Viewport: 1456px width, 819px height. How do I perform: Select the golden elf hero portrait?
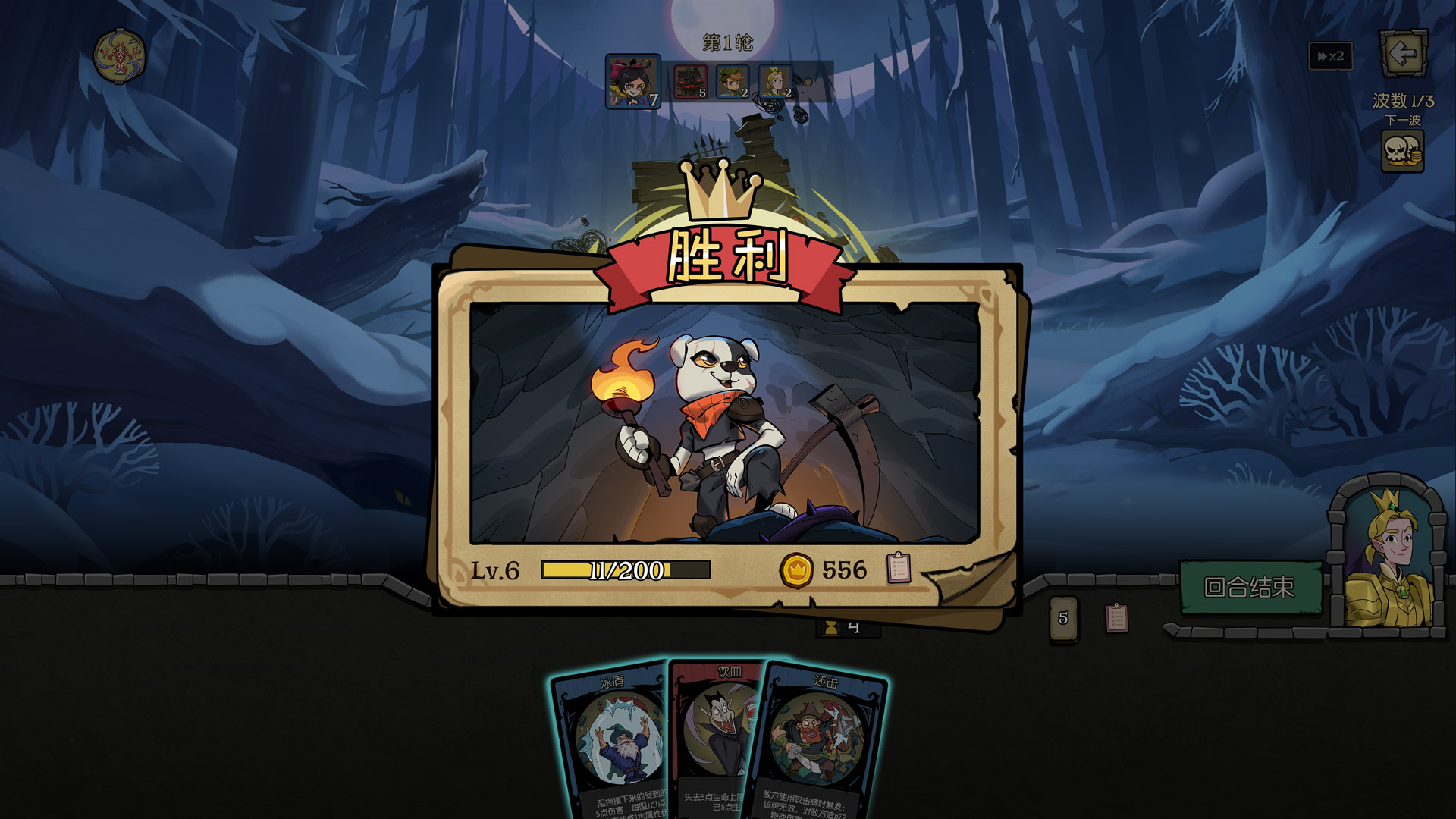coord(1388,557)
